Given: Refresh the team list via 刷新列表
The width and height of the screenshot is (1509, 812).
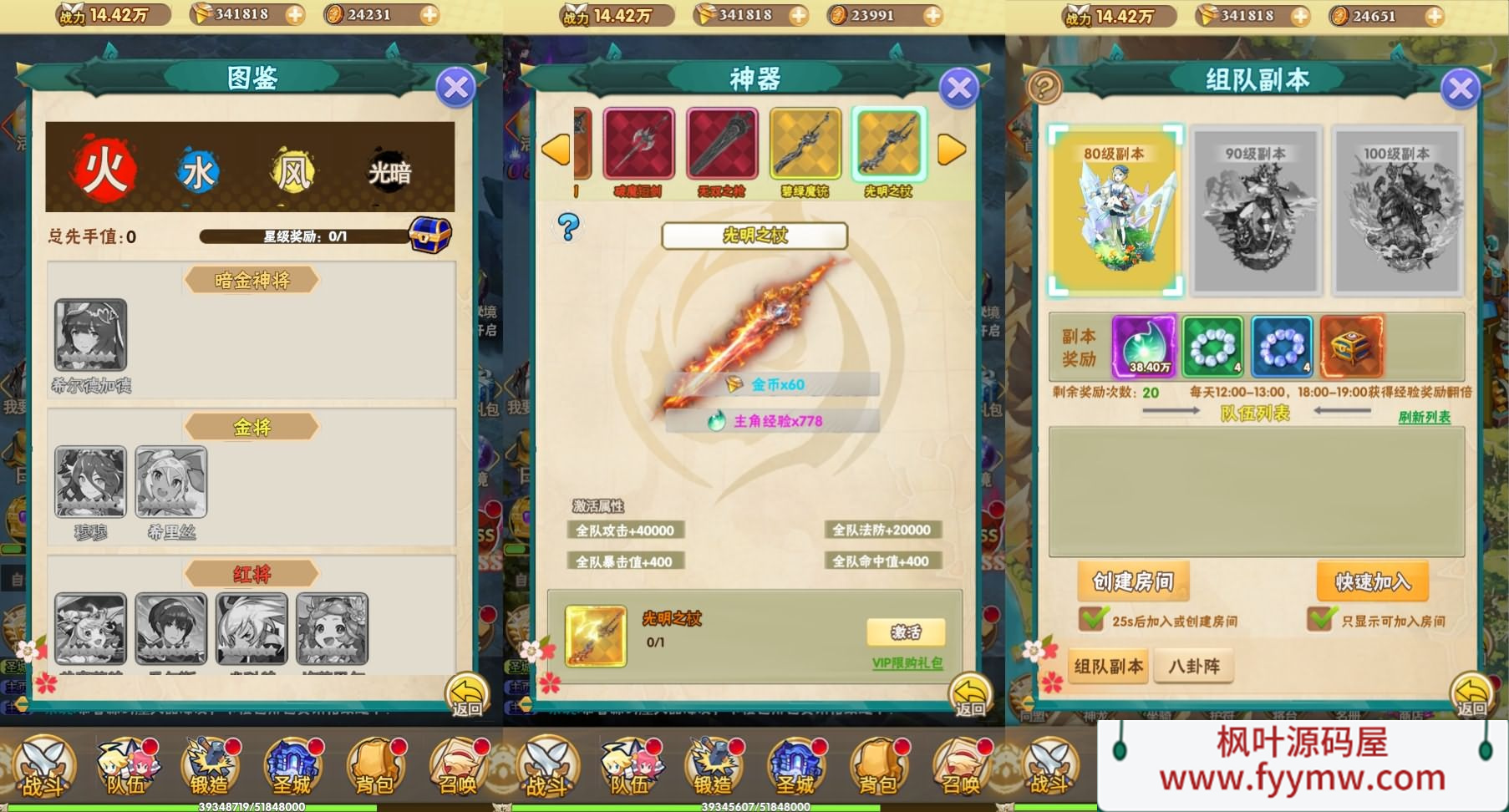Looking at the screenshot, I should (x=1425, y=417).
